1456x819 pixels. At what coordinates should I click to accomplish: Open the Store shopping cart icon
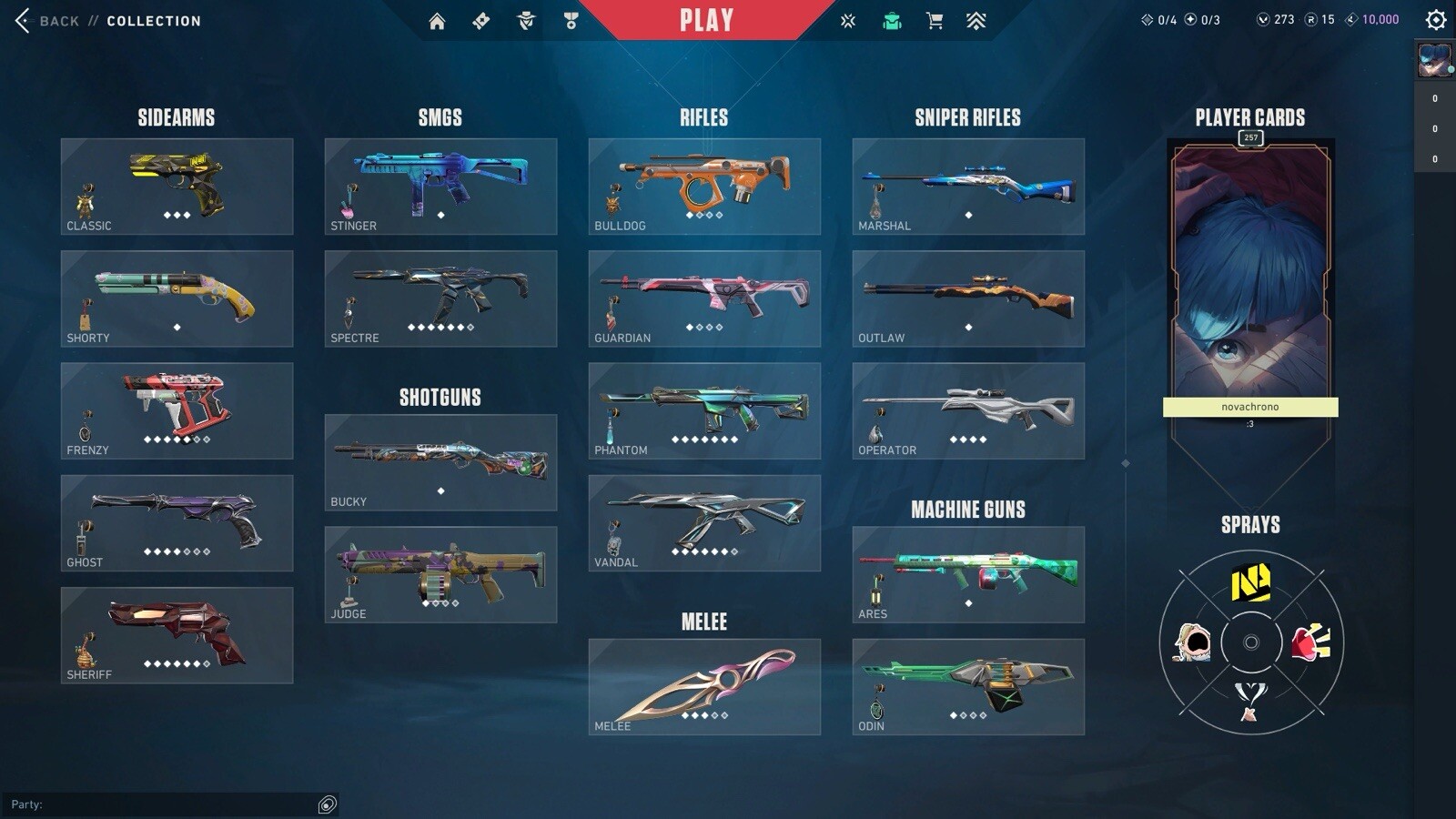(934, 20)
